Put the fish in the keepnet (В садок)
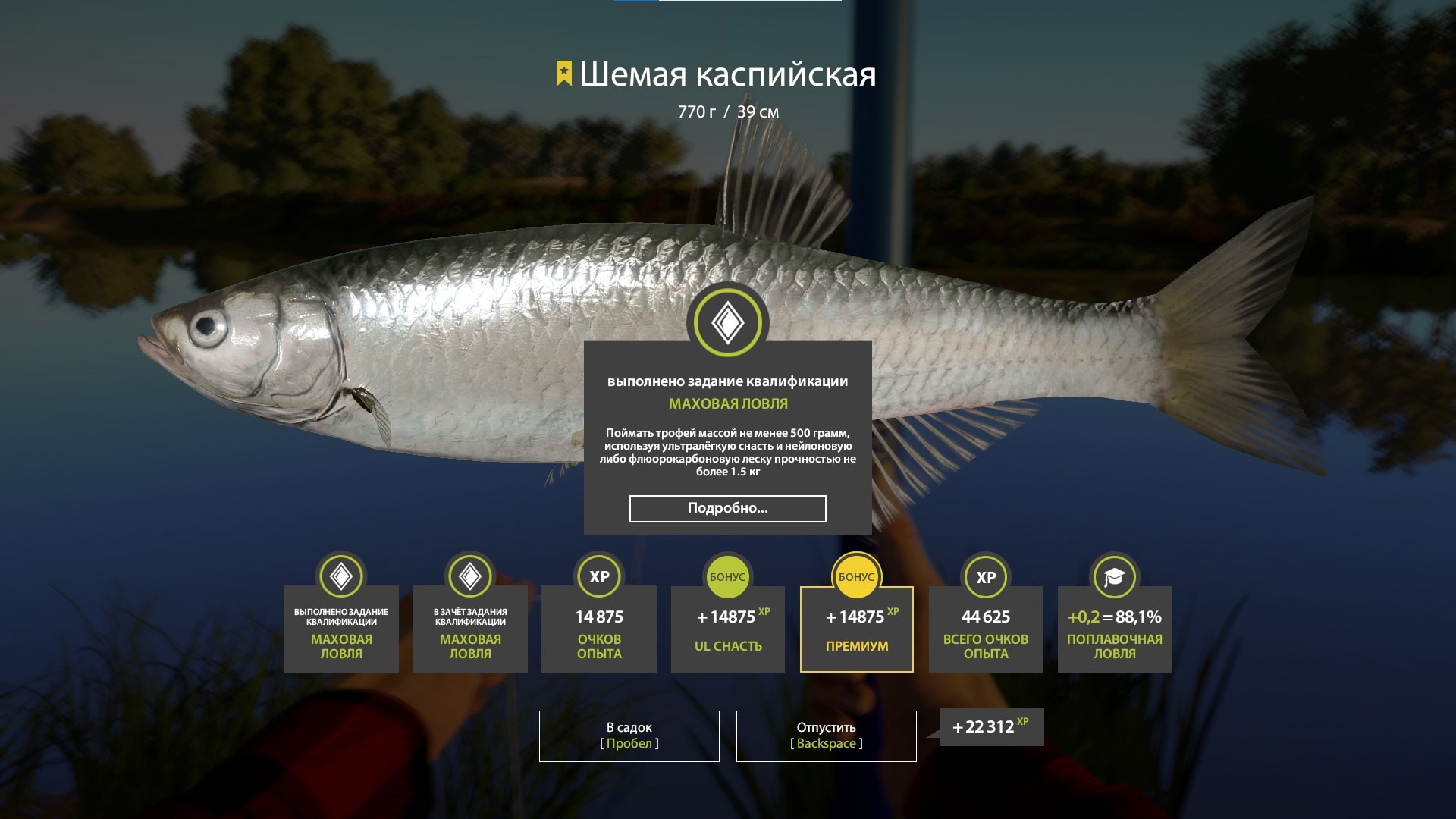 629,736
